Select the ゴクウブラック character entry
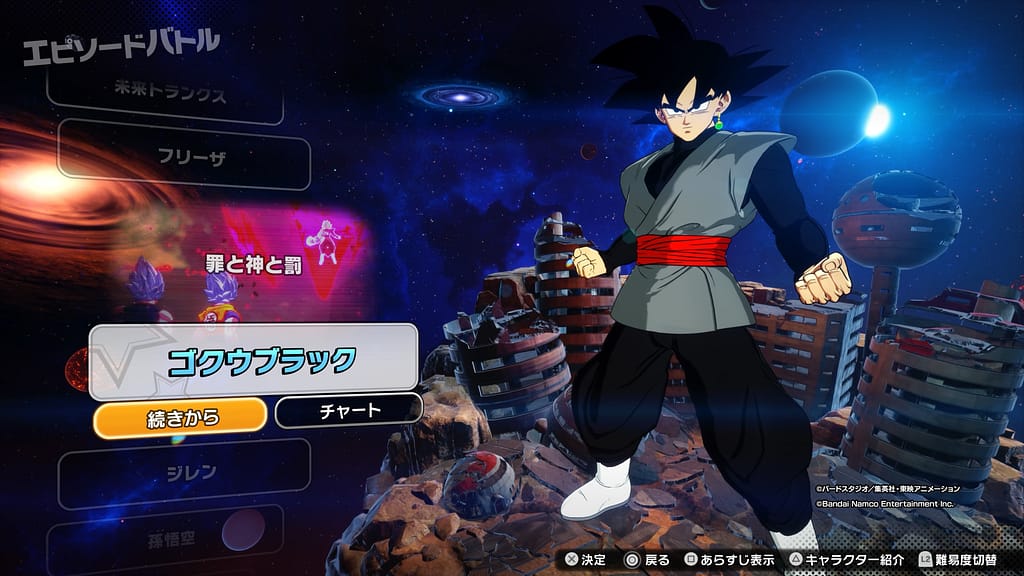Image resolution: width=1024 pixels, height=576 pixels. pyautogui.click(x=254, y=360)
